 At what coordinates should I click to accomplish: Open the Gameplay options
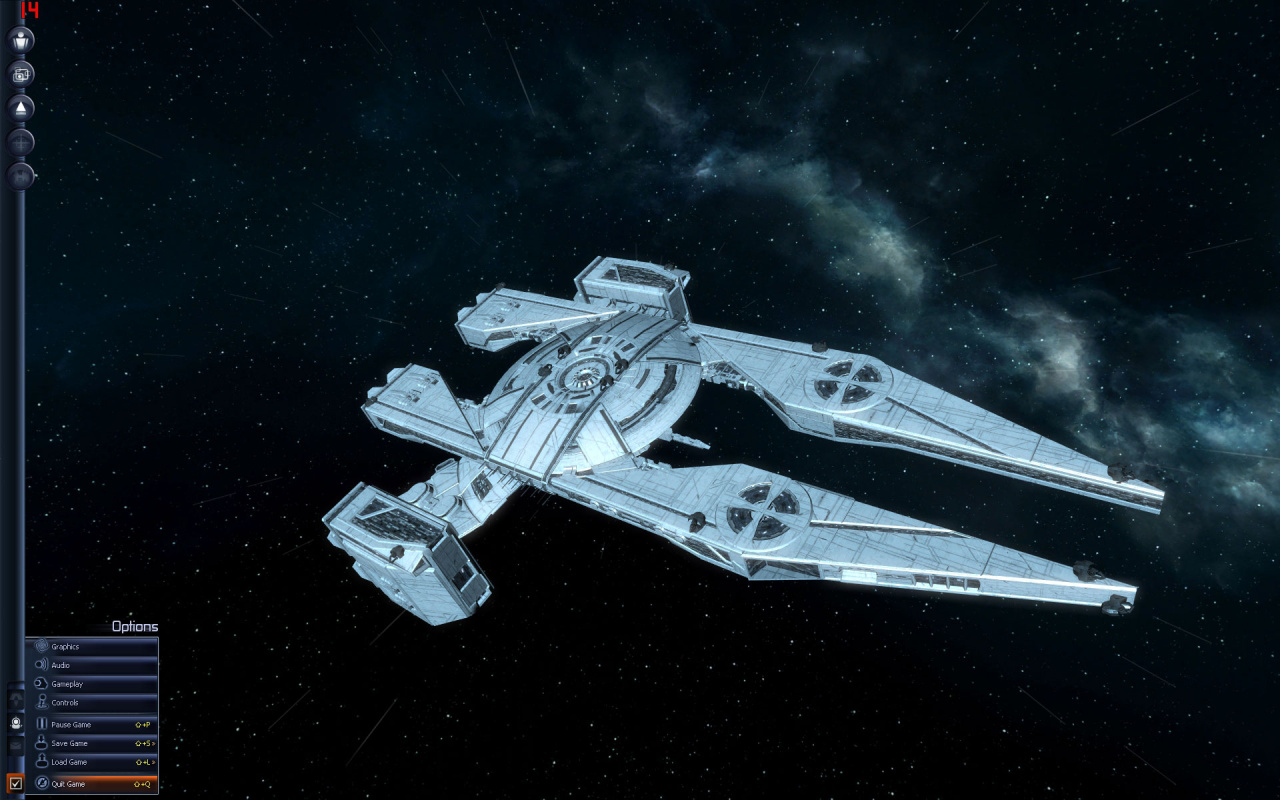click(92, 684)
